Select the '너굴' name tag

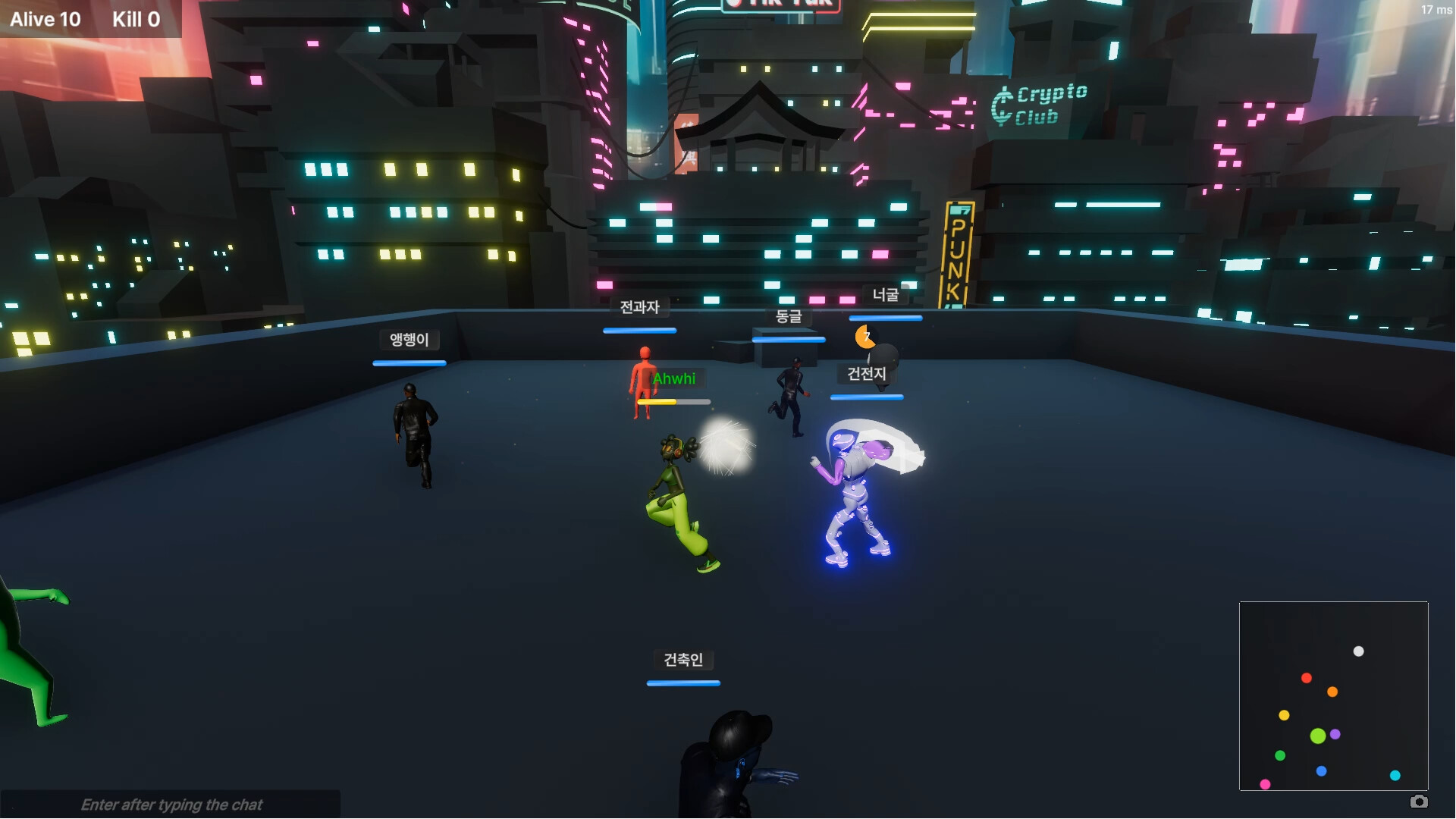tap(886, 296)
